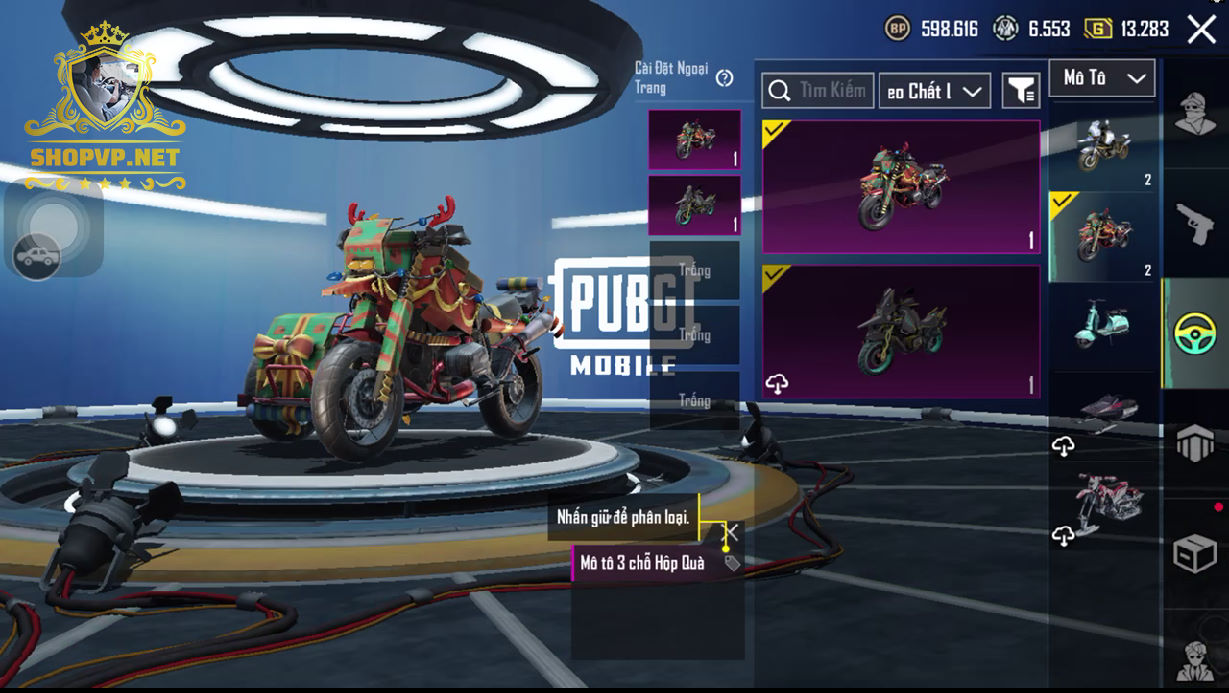
Task: Click the tag icon beside Mô tô 3 chỗ Hộp Quà
Action: tap(732, 564)
